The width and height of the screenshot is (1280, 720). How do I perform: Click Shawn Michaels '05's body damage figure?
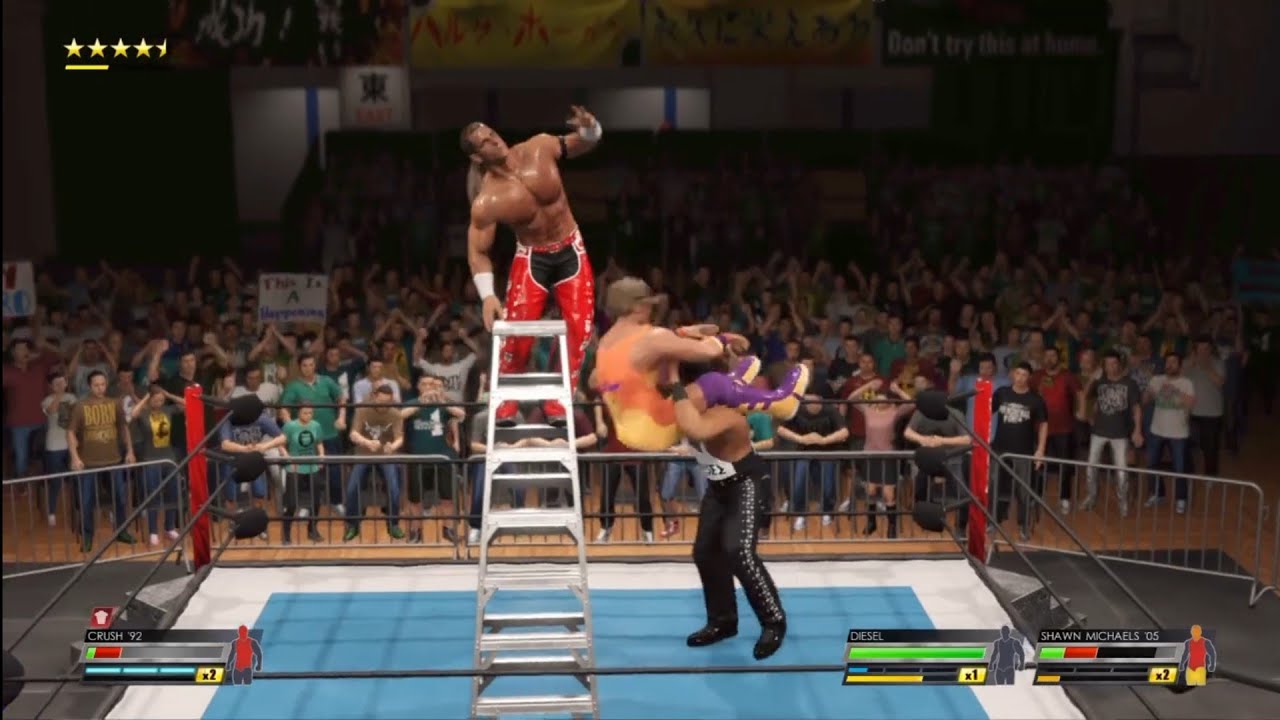(1196, 656)
